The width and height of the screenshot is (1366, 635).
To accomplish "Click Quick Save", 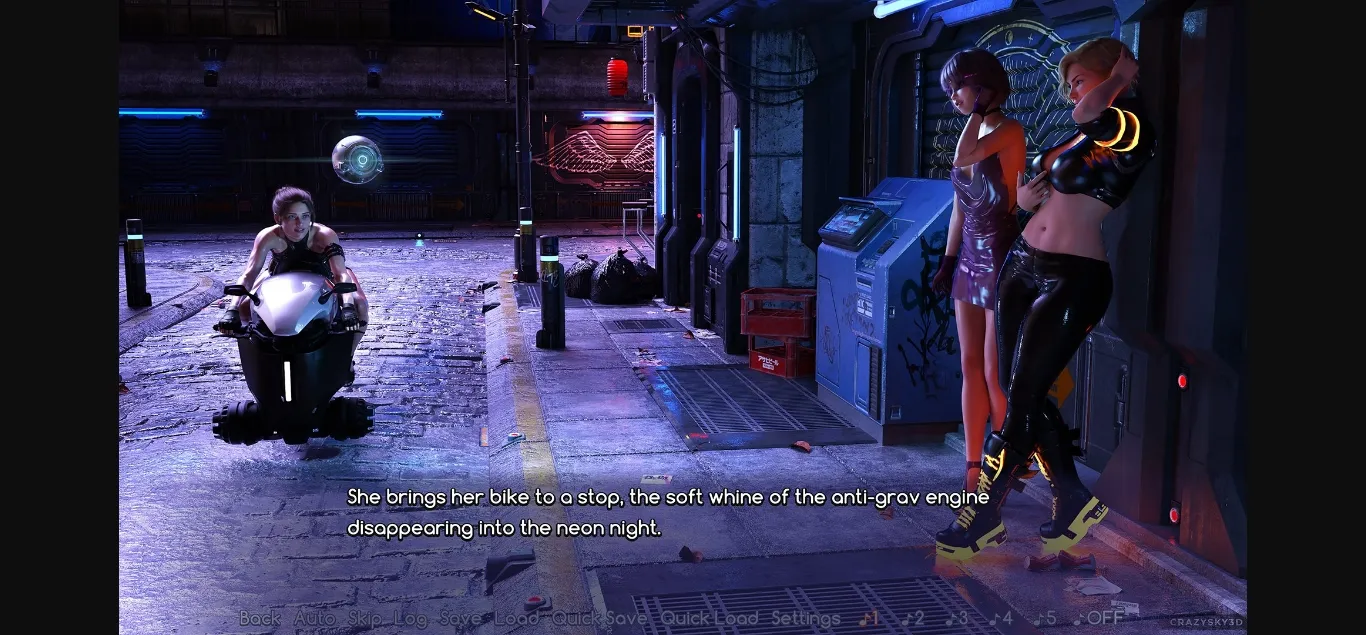I will [x=599, y=619].
